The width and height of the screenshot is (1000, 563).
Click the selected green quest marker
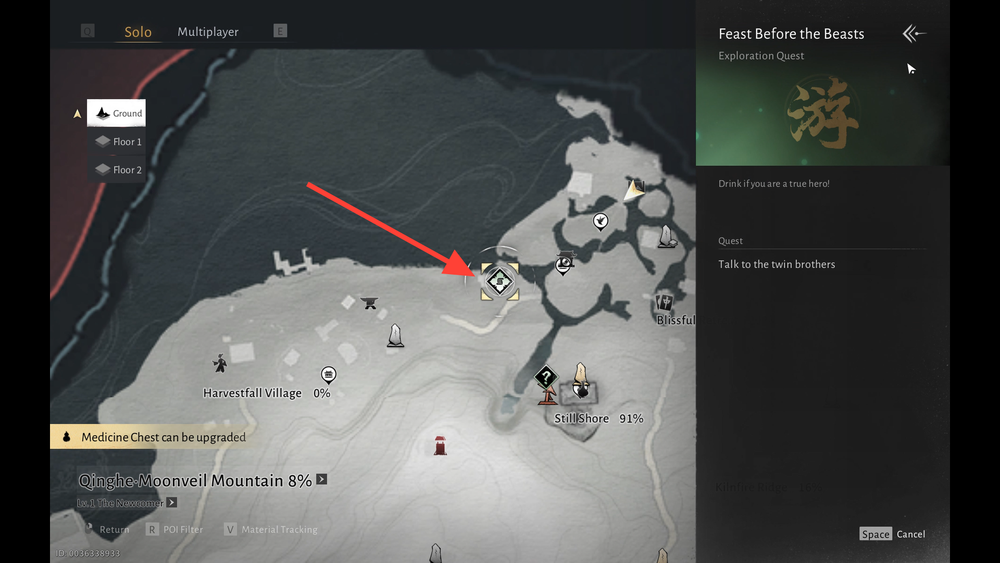point(499,282)
